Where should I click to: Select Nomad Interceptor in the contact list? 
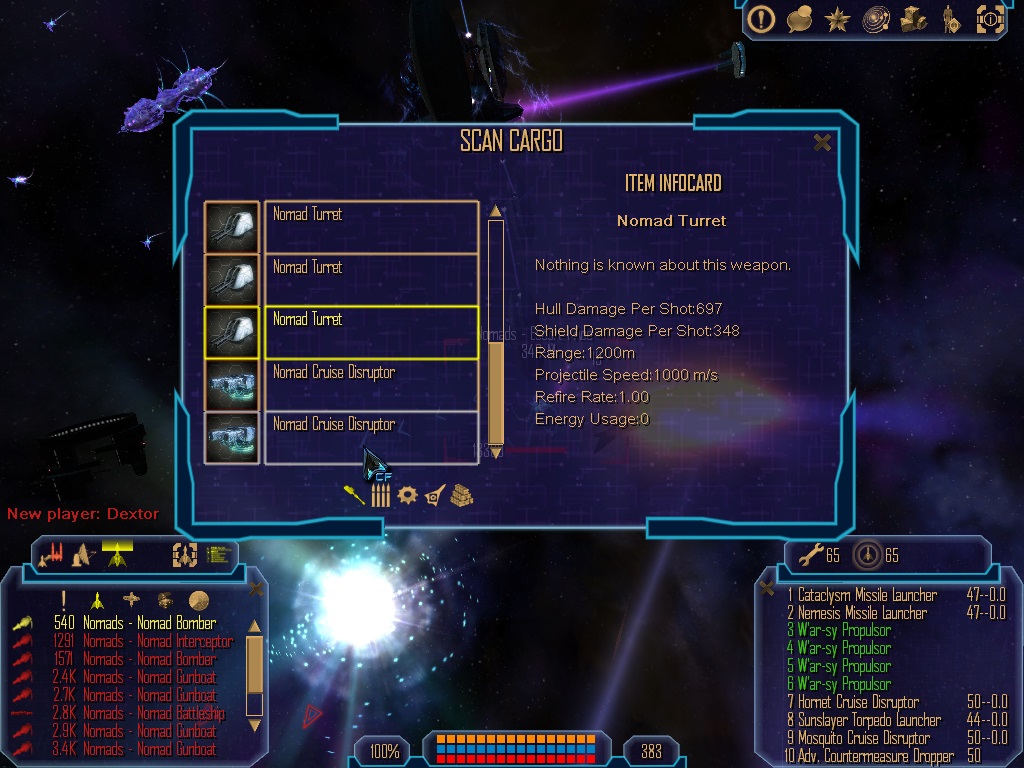(157, 641)
